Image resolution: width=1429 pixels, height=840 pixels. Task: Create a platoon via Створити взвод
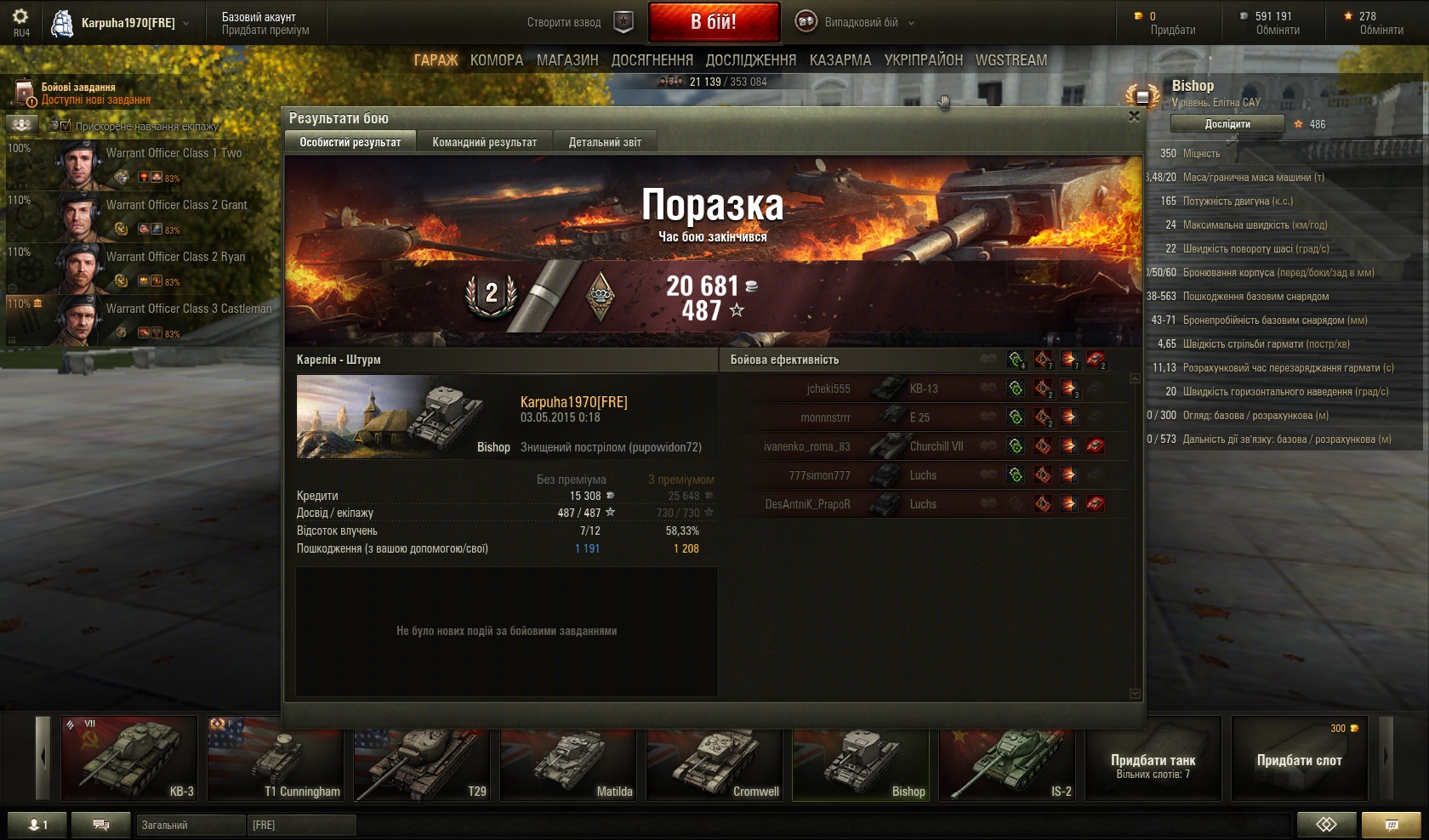(578, 23)
